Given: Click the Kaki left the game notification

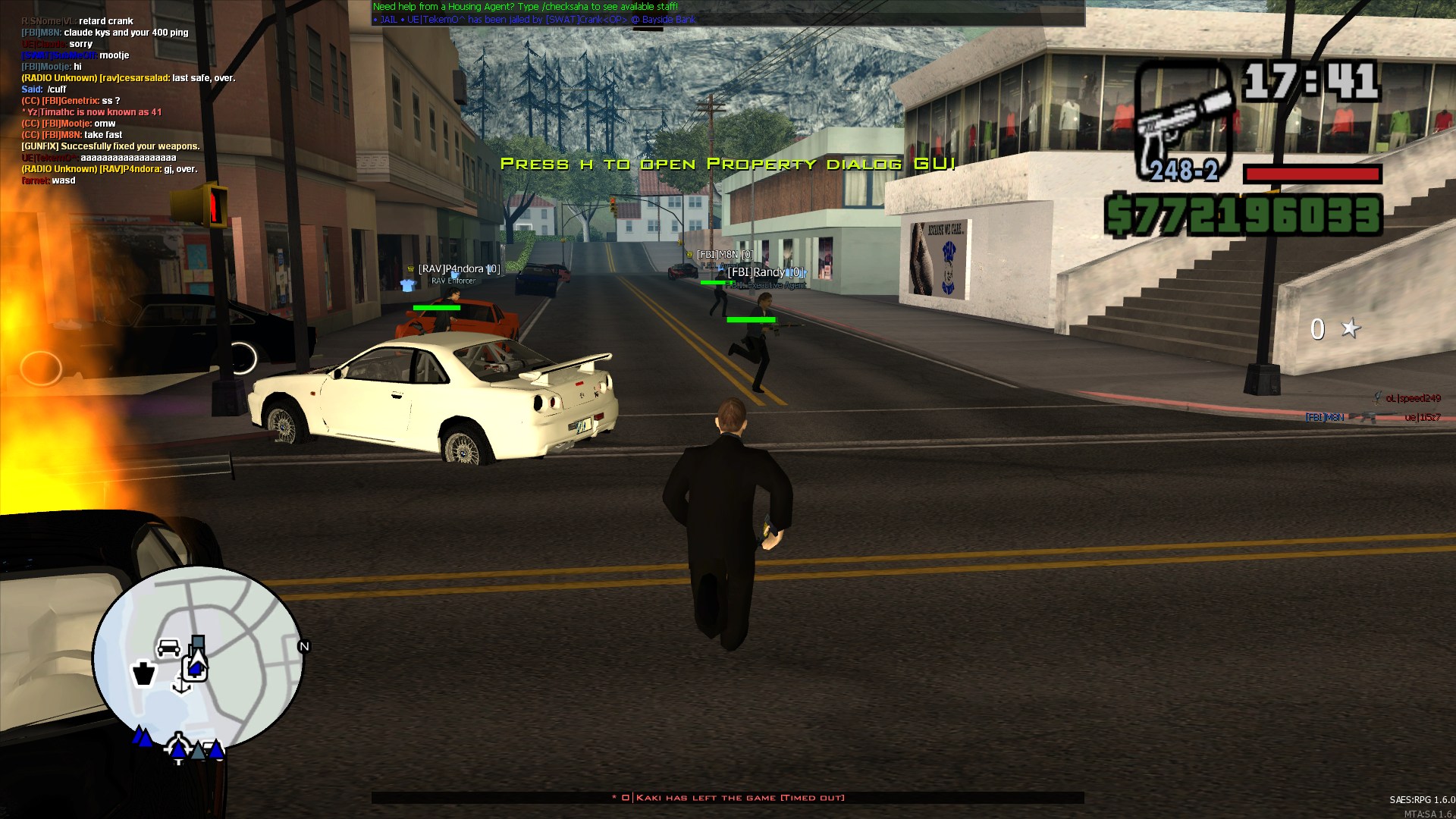Looking at the screenshot, I should (x=728, y=798).
